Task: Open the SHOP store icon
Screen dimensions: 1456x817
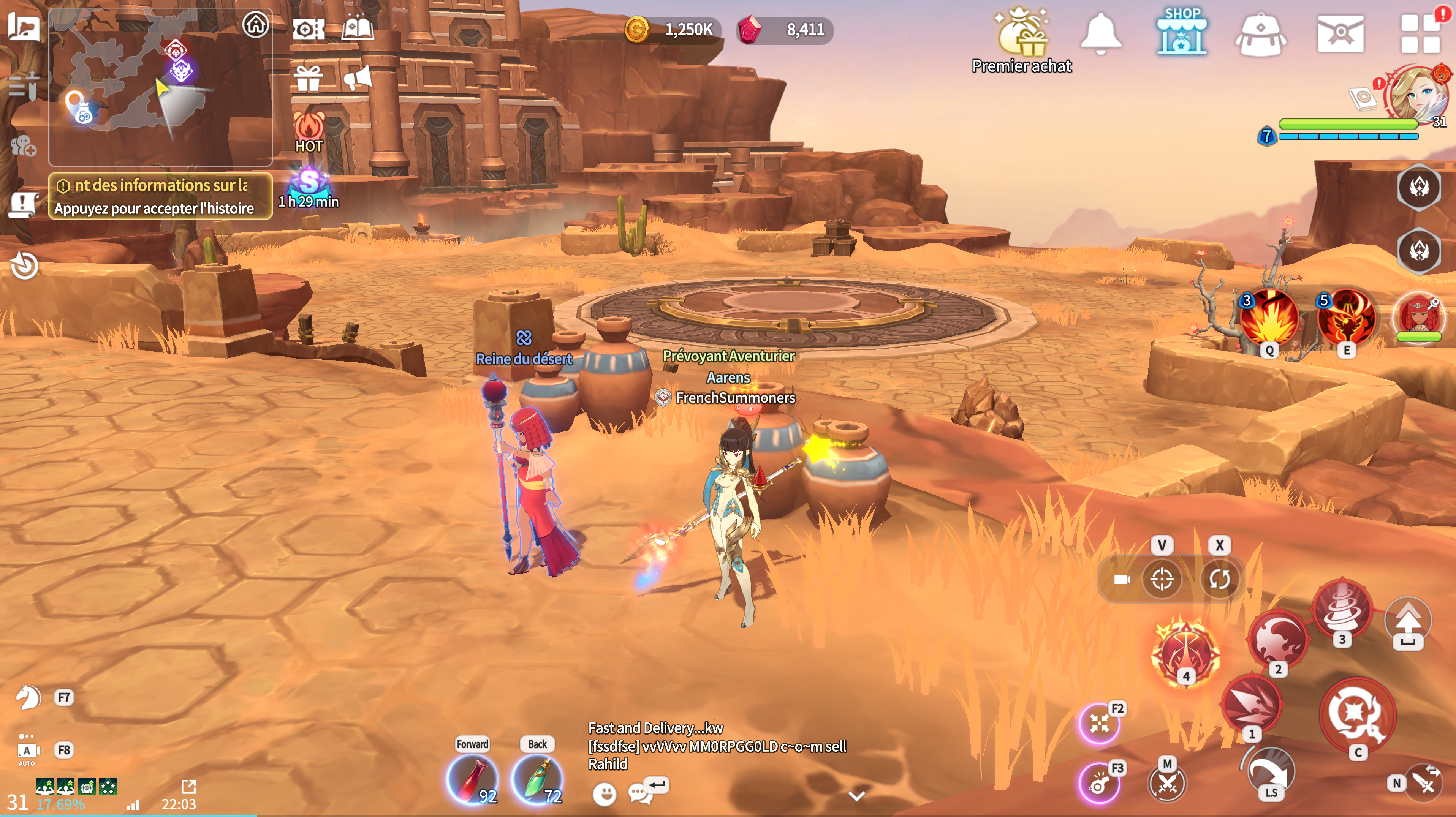Action: (1181, 33)
